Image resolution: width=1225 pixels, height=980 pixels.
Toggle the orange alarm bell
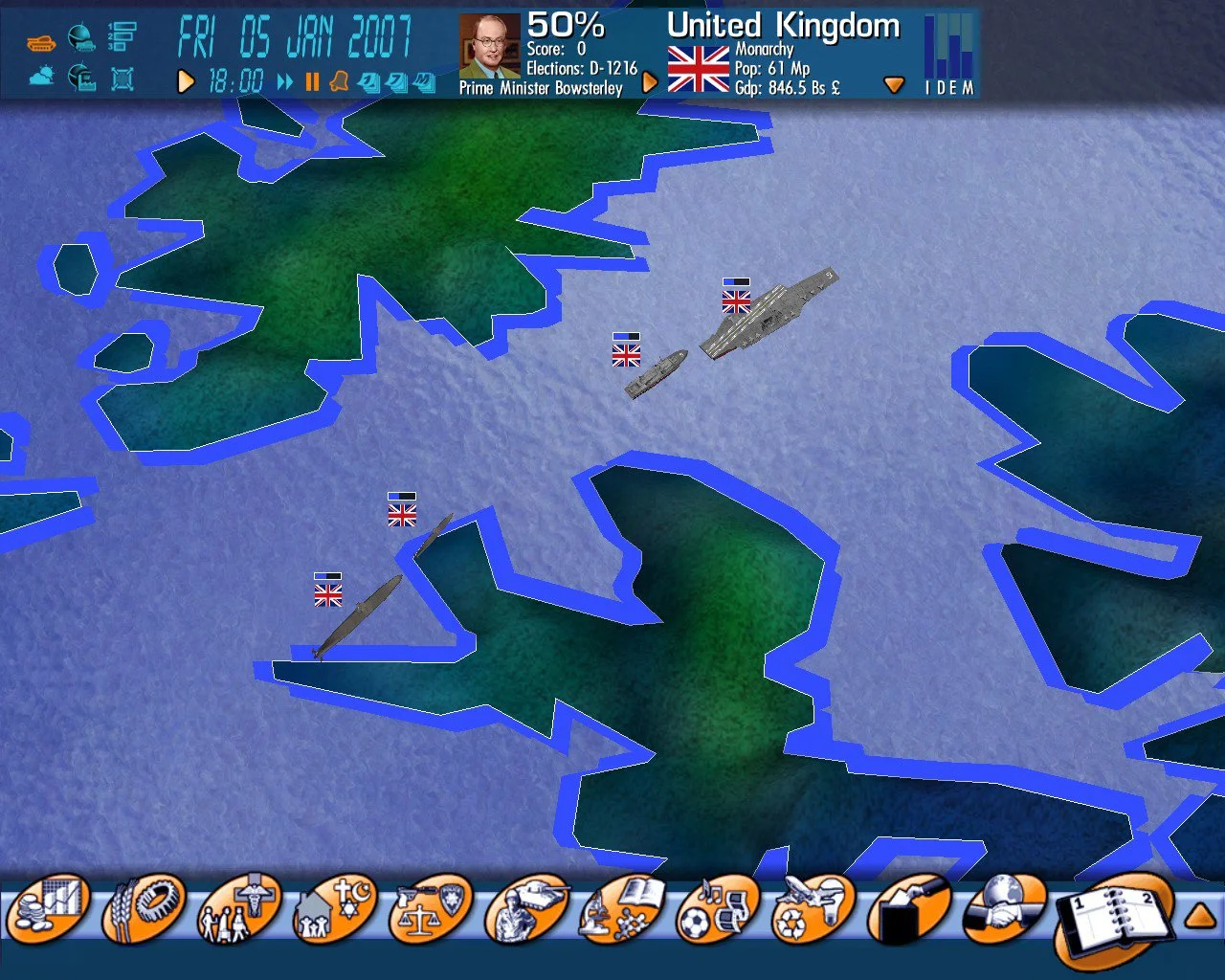(x=338, y=83)
